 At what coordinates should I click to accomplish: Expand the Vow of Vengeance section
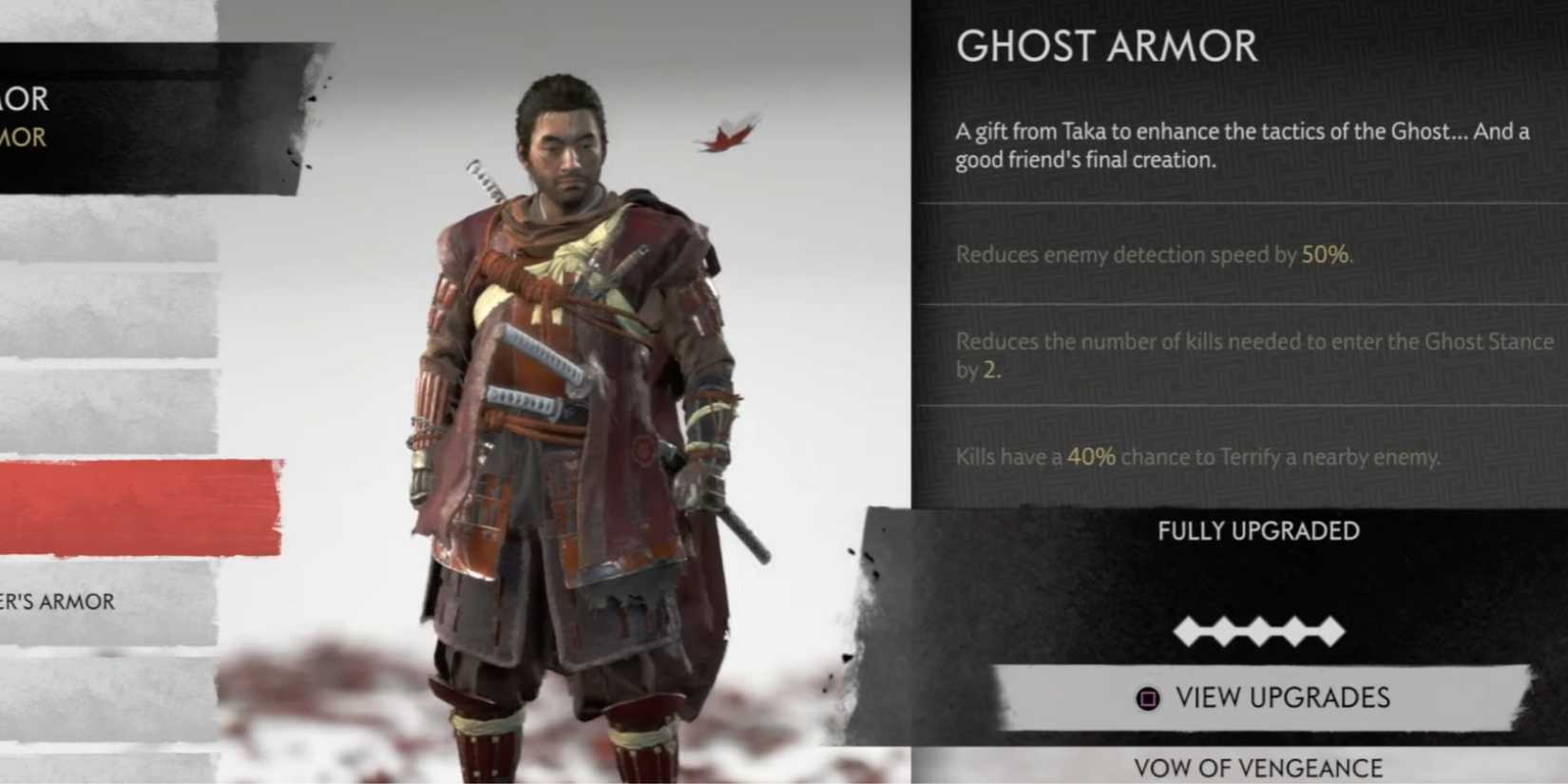point(1259,765)
